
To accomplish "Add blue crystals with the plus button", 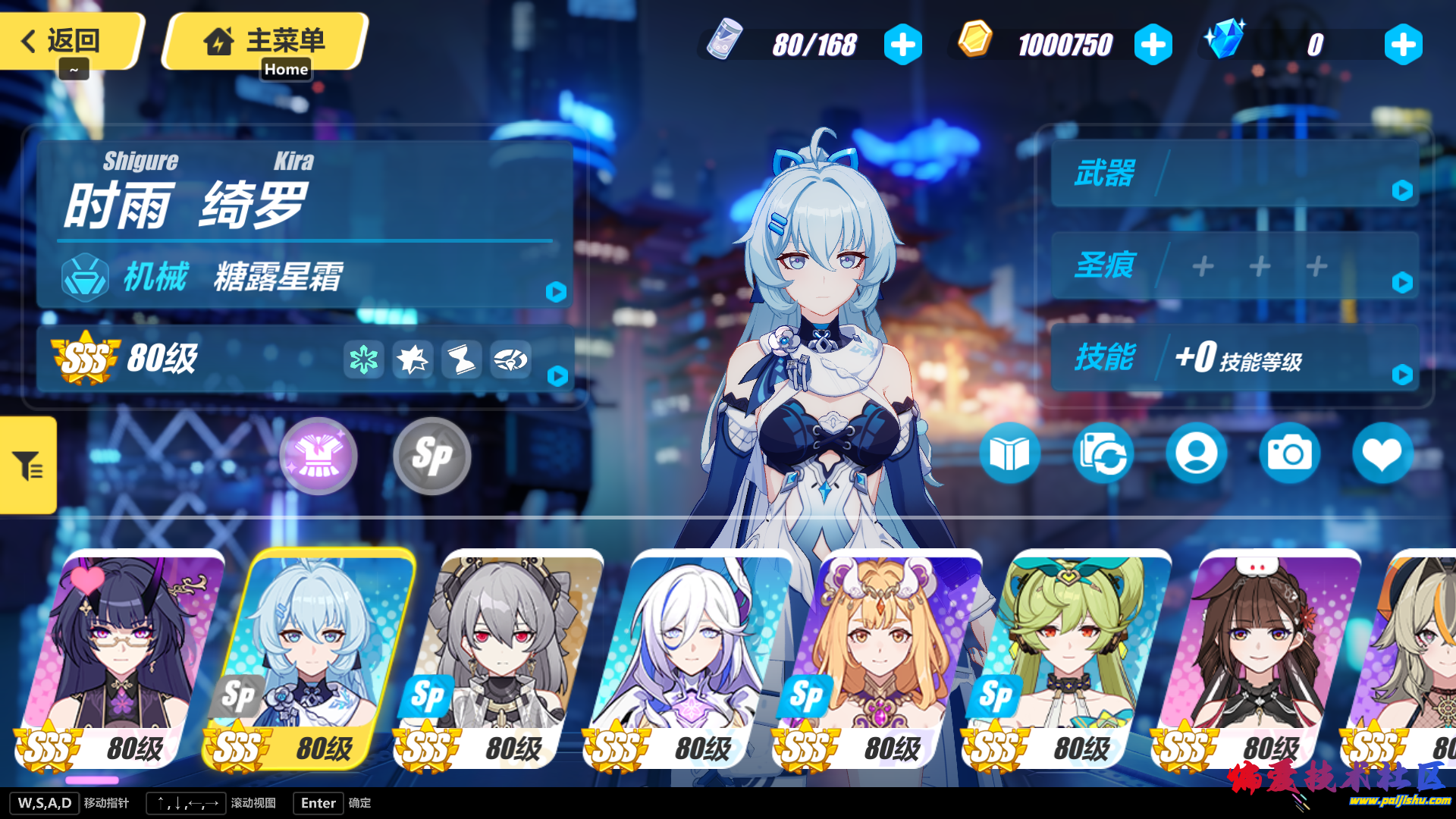I will (1403, 45).
